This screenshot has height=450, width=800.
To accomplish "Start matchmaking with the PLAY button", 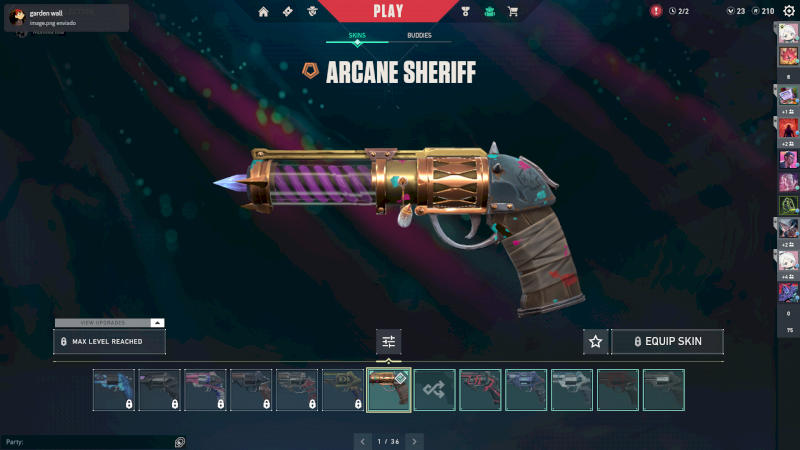I will click(x=388, y=11).
